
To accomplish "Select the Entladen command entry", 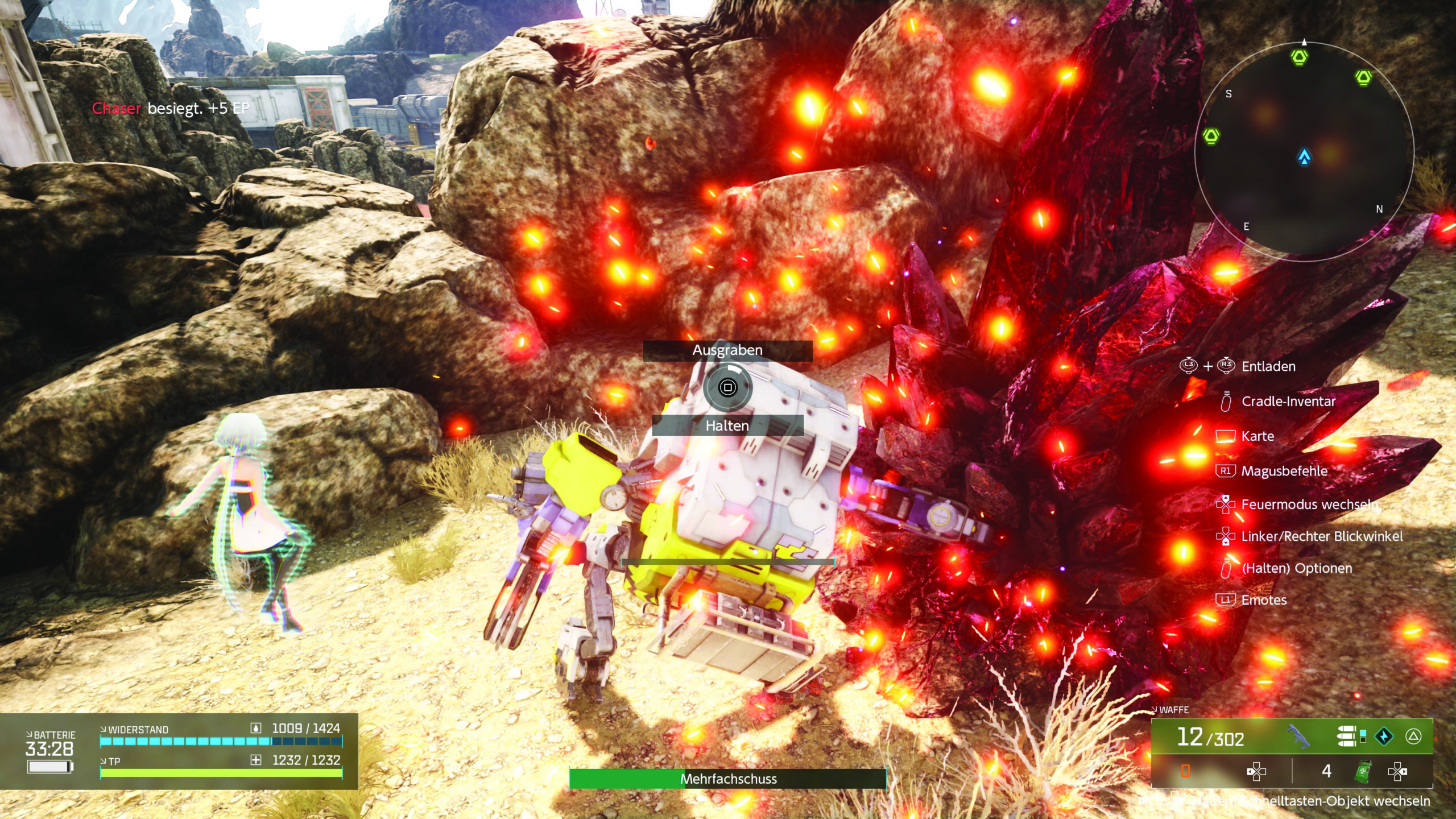I will 1268,366.
